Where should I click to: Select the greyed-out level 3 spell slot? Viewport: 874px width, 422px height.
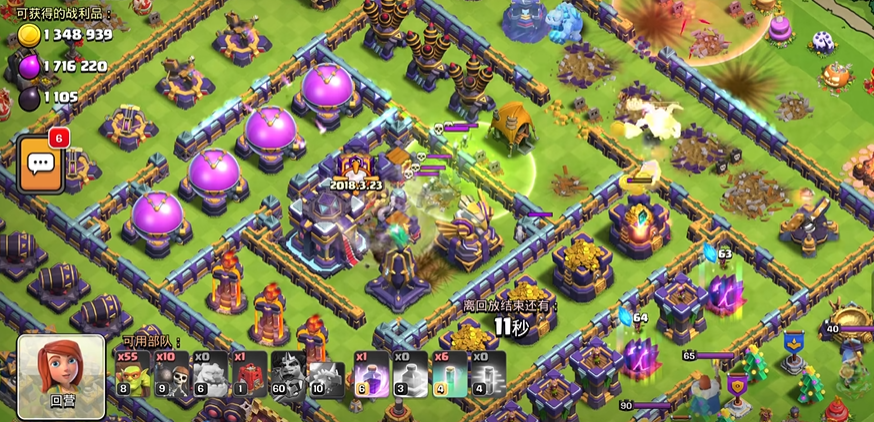pyautogui.click(x=409, y=374)
